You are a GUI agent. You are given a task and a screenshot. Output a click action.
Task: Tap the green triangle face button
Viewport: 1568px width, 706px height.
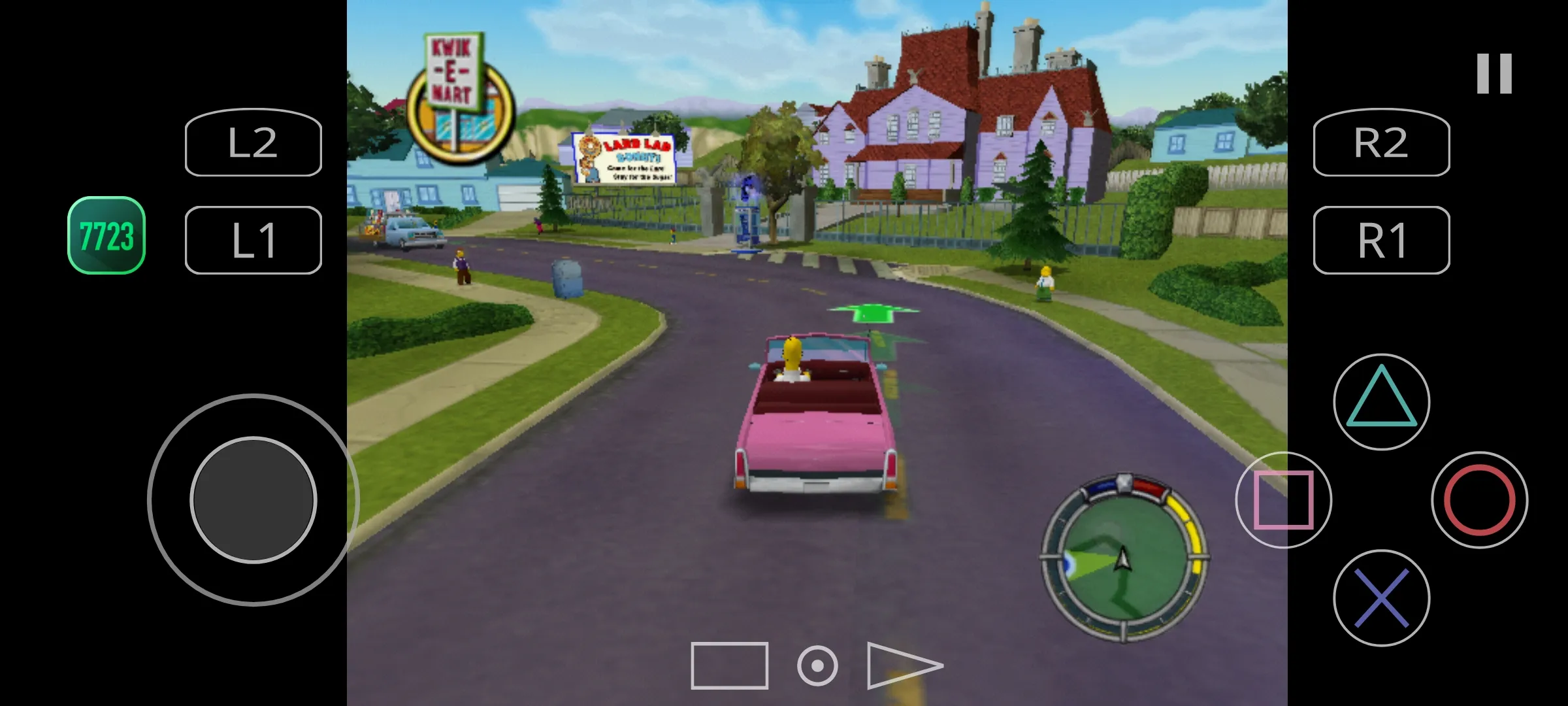click(1381, 401)
